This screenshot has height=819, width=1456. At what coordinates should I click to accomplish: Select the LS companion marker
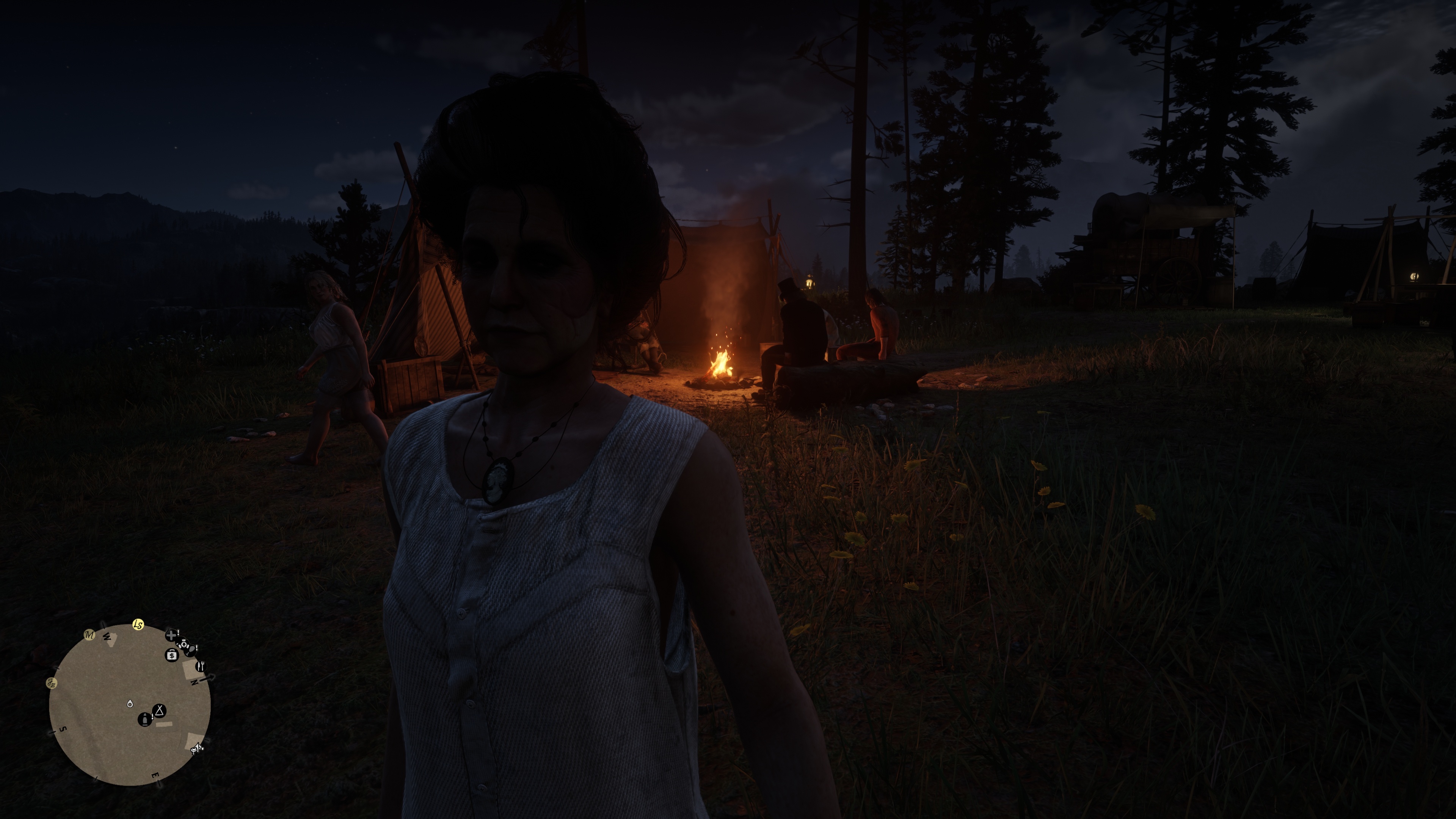[x=138, y=624]
